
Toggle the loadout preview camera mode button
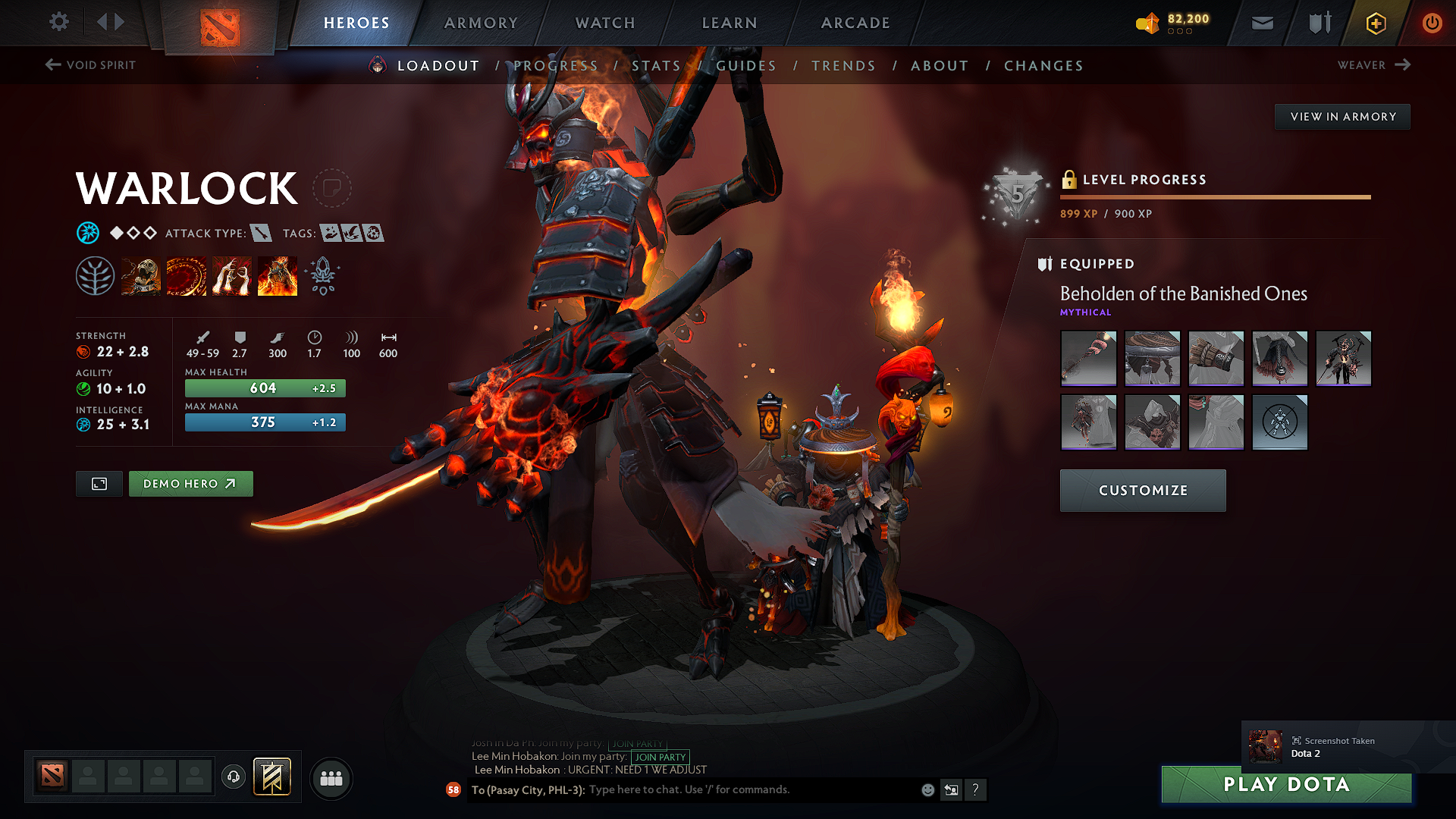99,483
